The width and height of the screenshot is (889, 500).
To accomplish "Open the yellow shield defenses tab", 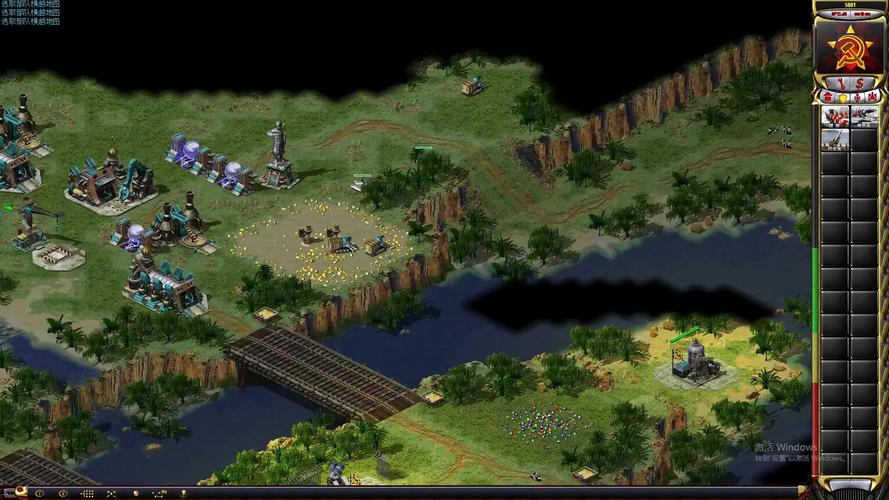I will pos(842,96).
